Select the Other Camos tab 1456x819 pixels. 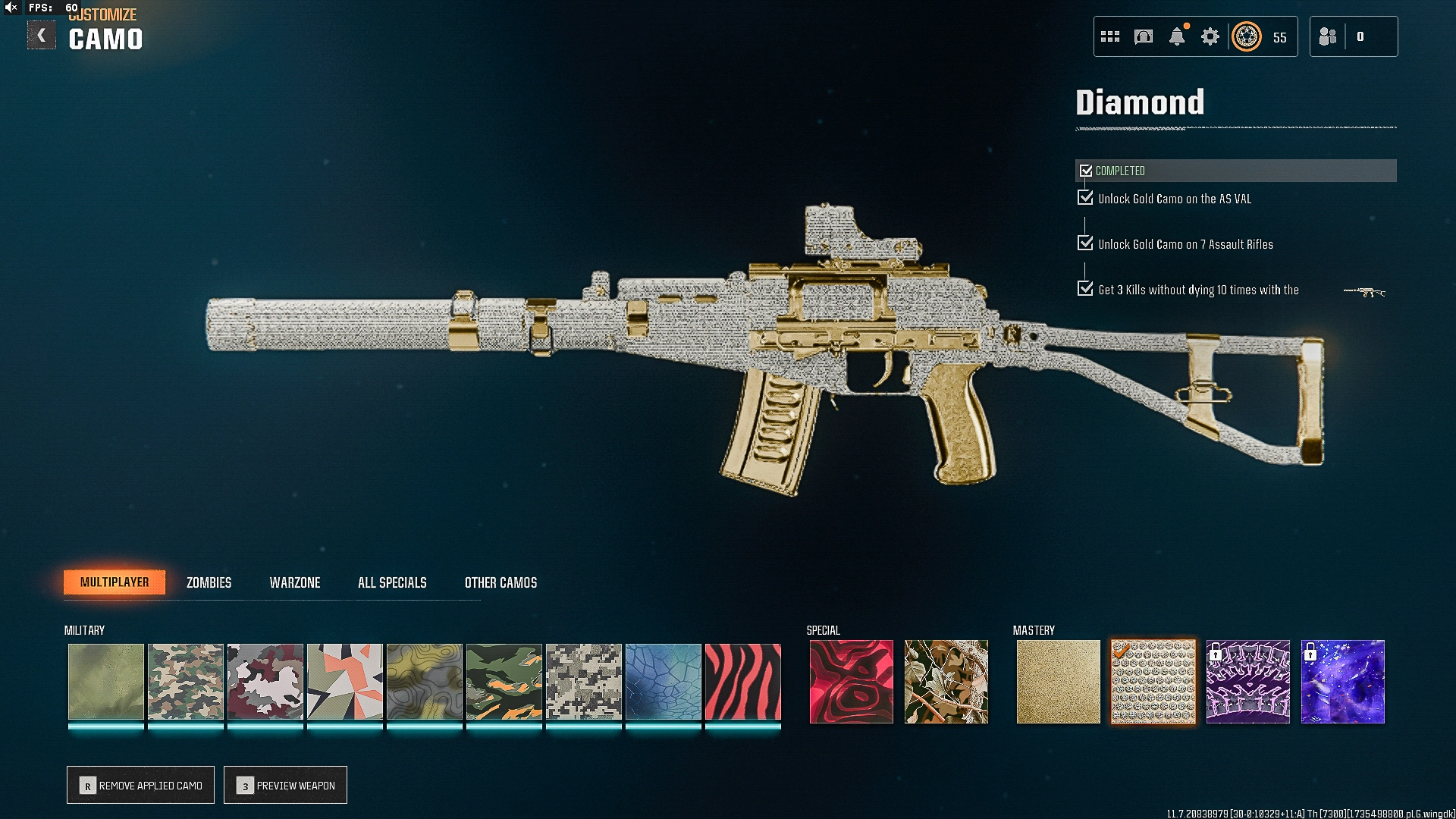(500, 582)
